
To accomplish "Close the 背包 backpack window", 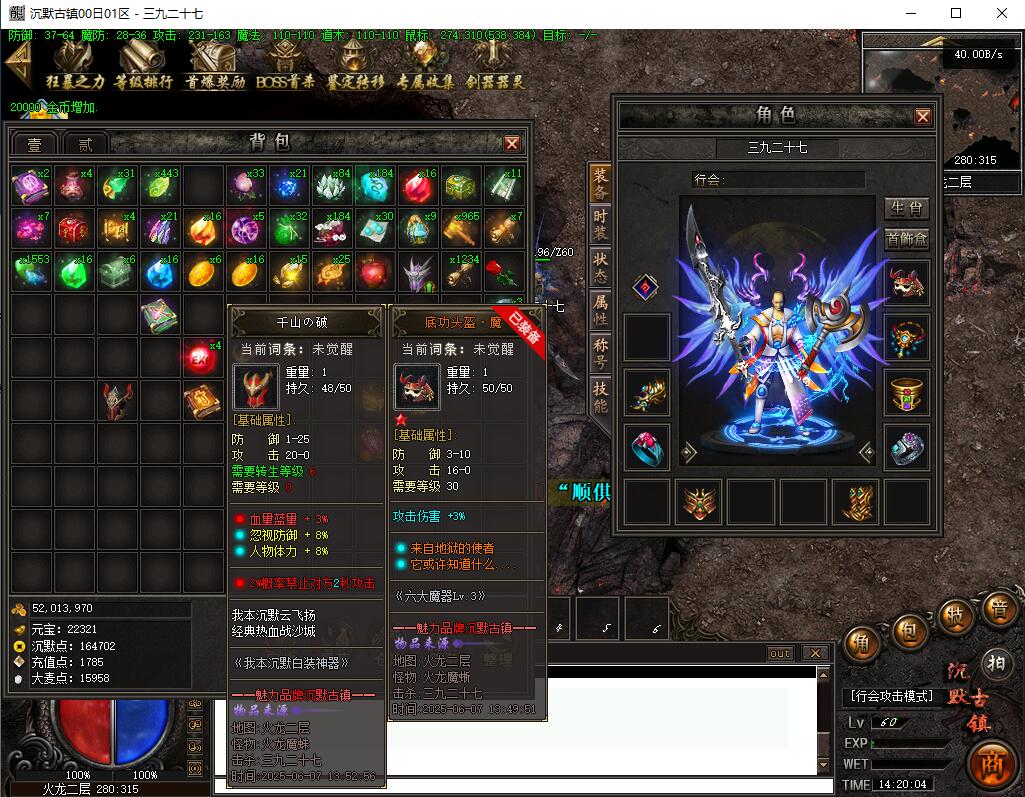I will 512,143.
